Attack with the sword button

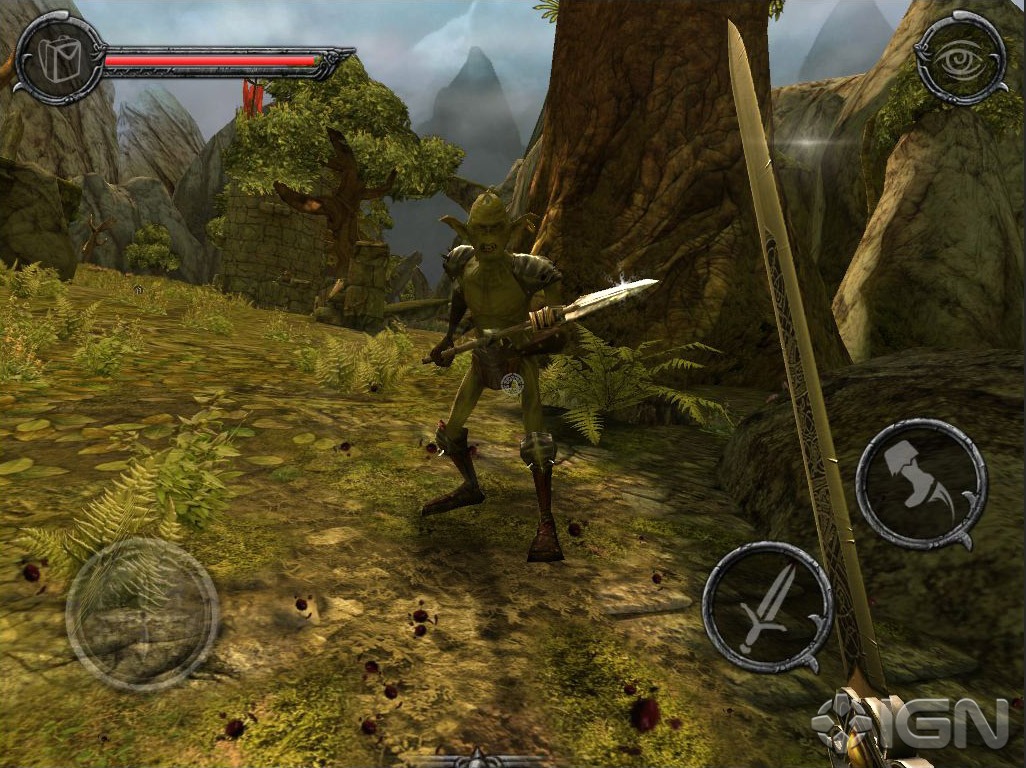coord(767,607)
